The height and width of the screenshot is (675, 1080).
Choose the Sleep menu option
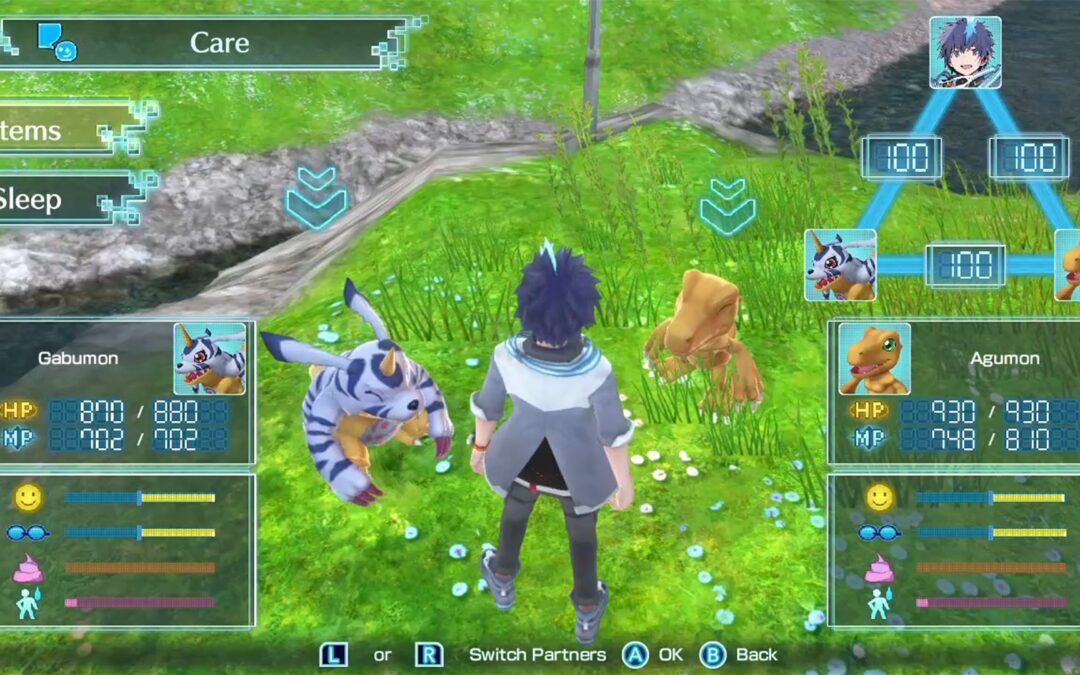click(60, 199)
